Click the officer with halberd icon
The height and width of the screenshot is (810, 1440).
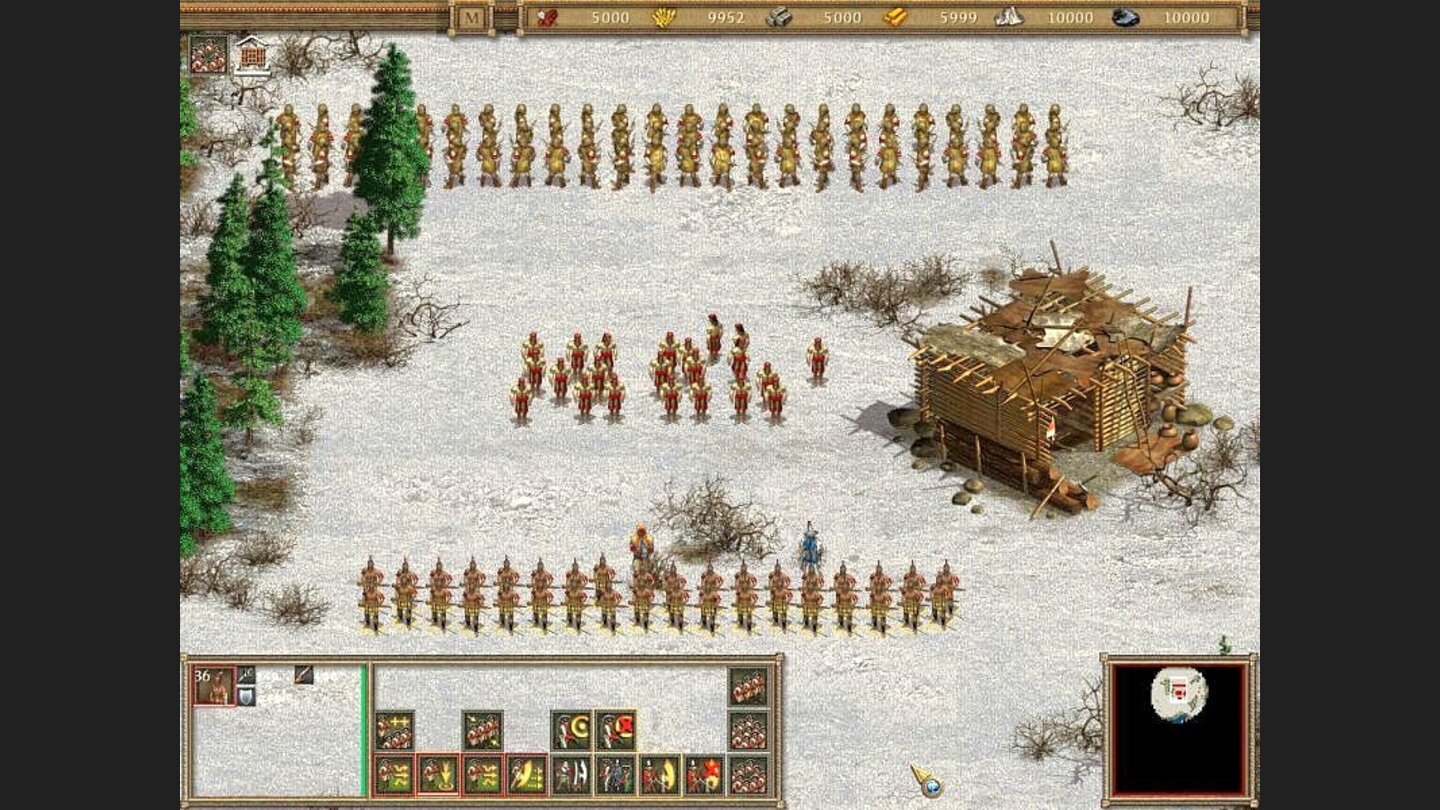[570, 775]
